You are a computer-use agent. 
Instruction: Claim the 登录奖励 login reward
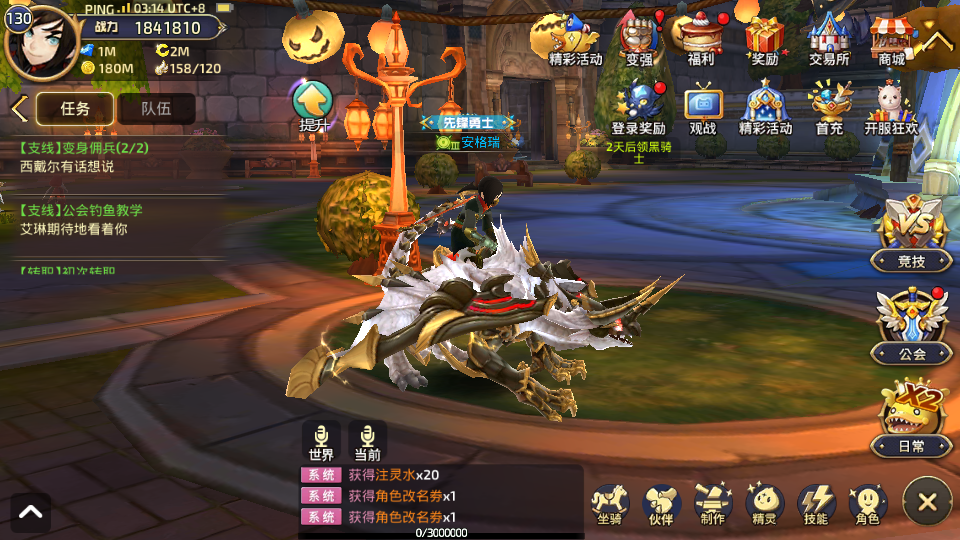tap(638, 108)
